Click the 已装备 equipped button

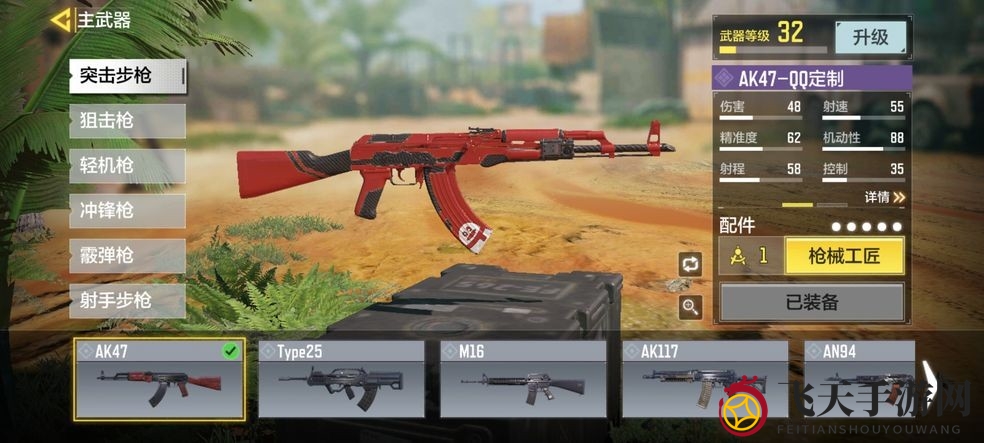coord(811,300)
